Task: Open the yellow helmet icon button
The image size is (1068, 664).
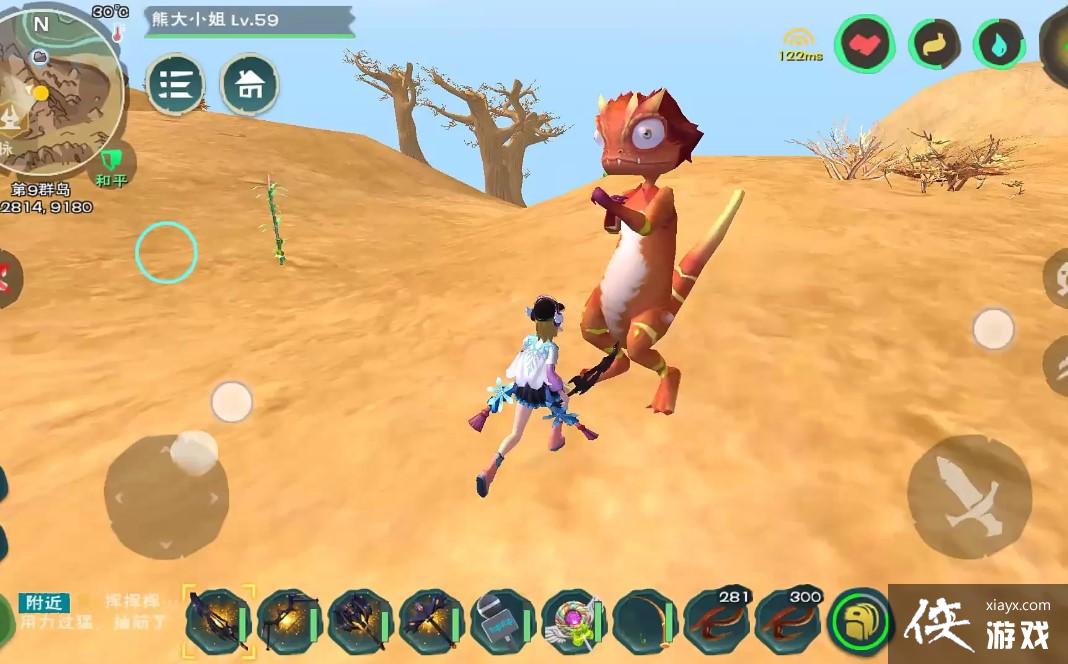Action: pos(861,621)
